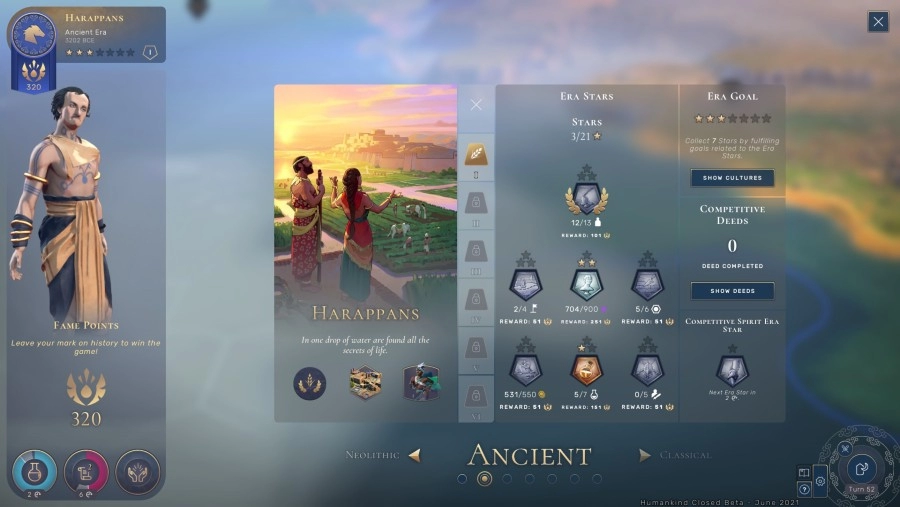Select the Ancient era wheat tab
Image resolution: width=900 pixels, height=507 pixels.
pyautogui.click(x=476, y=154)
